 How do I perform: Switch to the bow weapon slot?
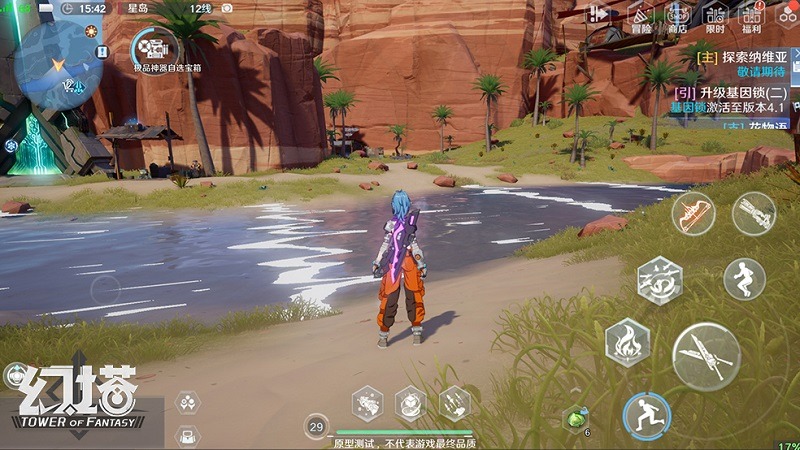click(x=693, y=213)
